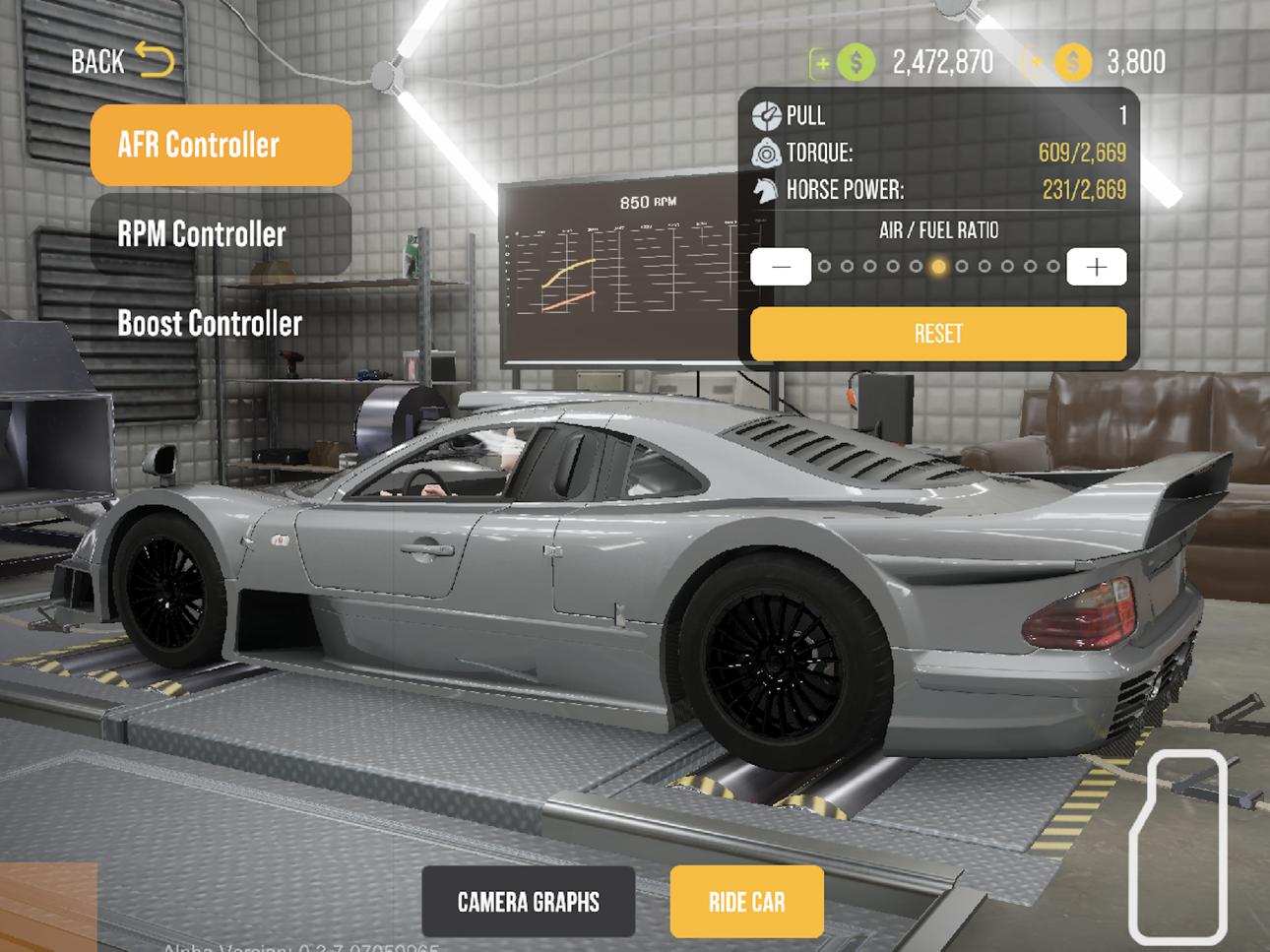Switch to the RPM Controller tab
The image size is (1270, 952).
pos(221,234)
